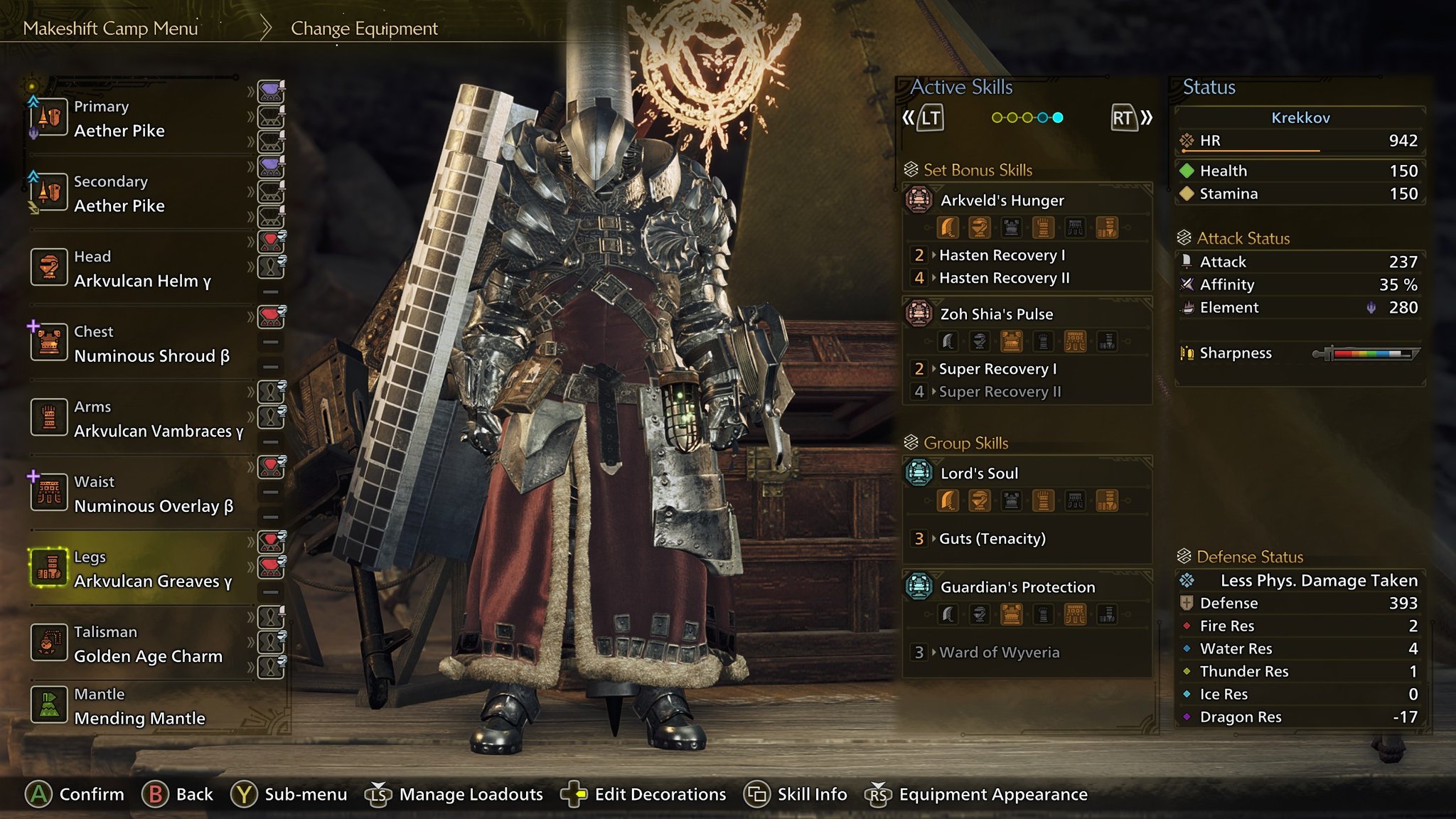Open the Numinous Shroud β chest slot

tap(151, 344)
